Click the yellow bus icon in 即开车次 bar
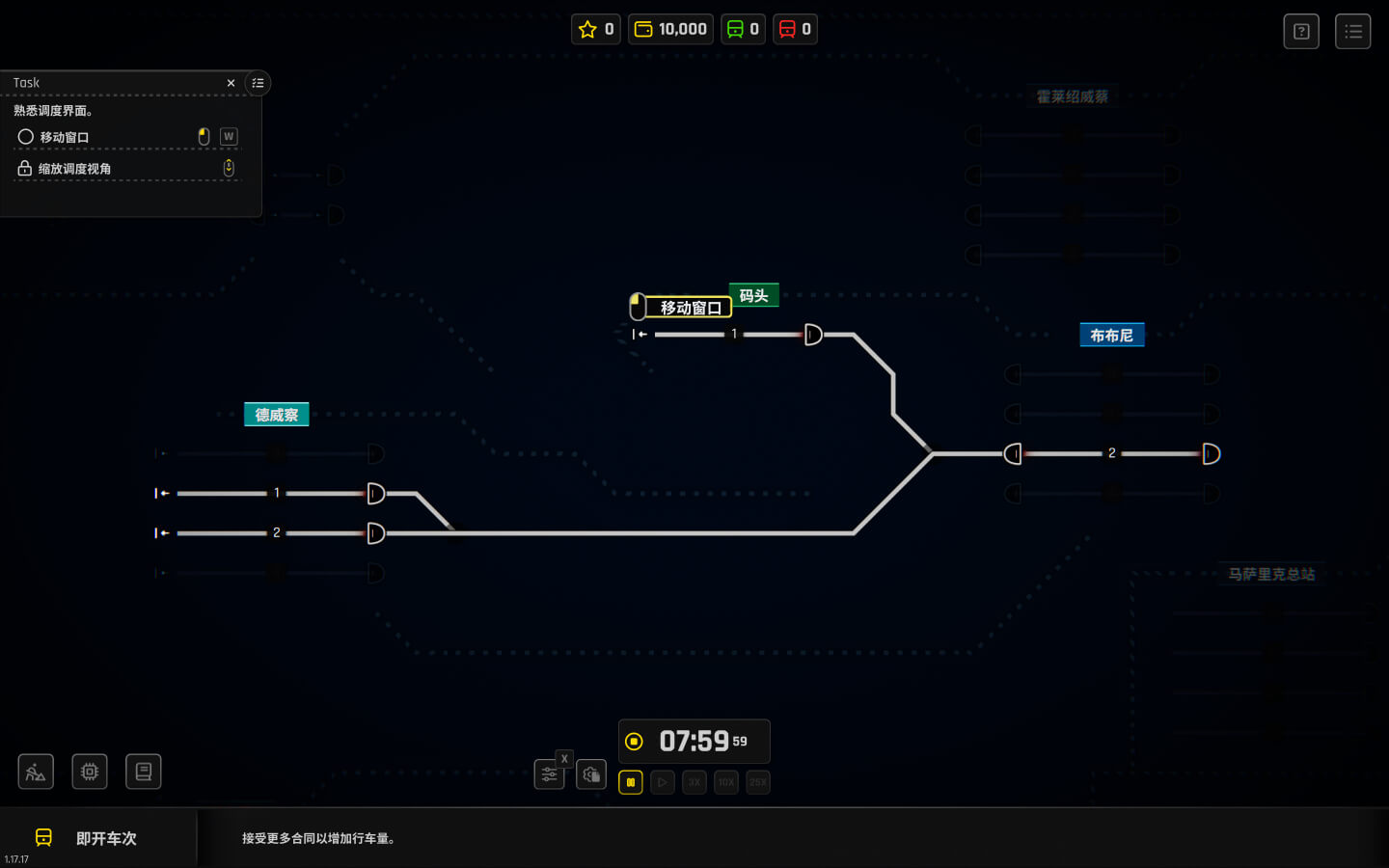The image size is (1389, 868). (x=42, y=838)
